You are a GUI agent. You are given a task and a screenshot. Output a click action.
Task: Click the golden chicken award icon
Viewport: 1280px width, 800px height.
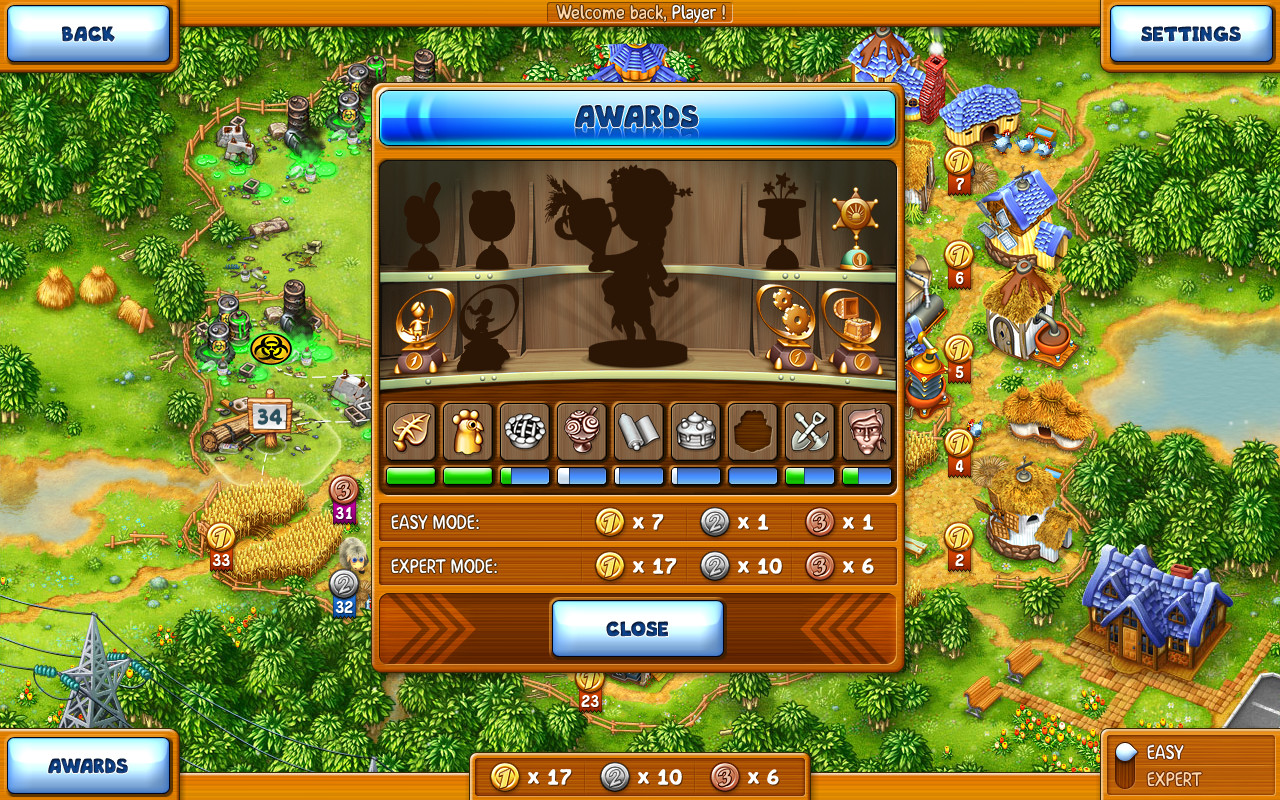point(467,432)
